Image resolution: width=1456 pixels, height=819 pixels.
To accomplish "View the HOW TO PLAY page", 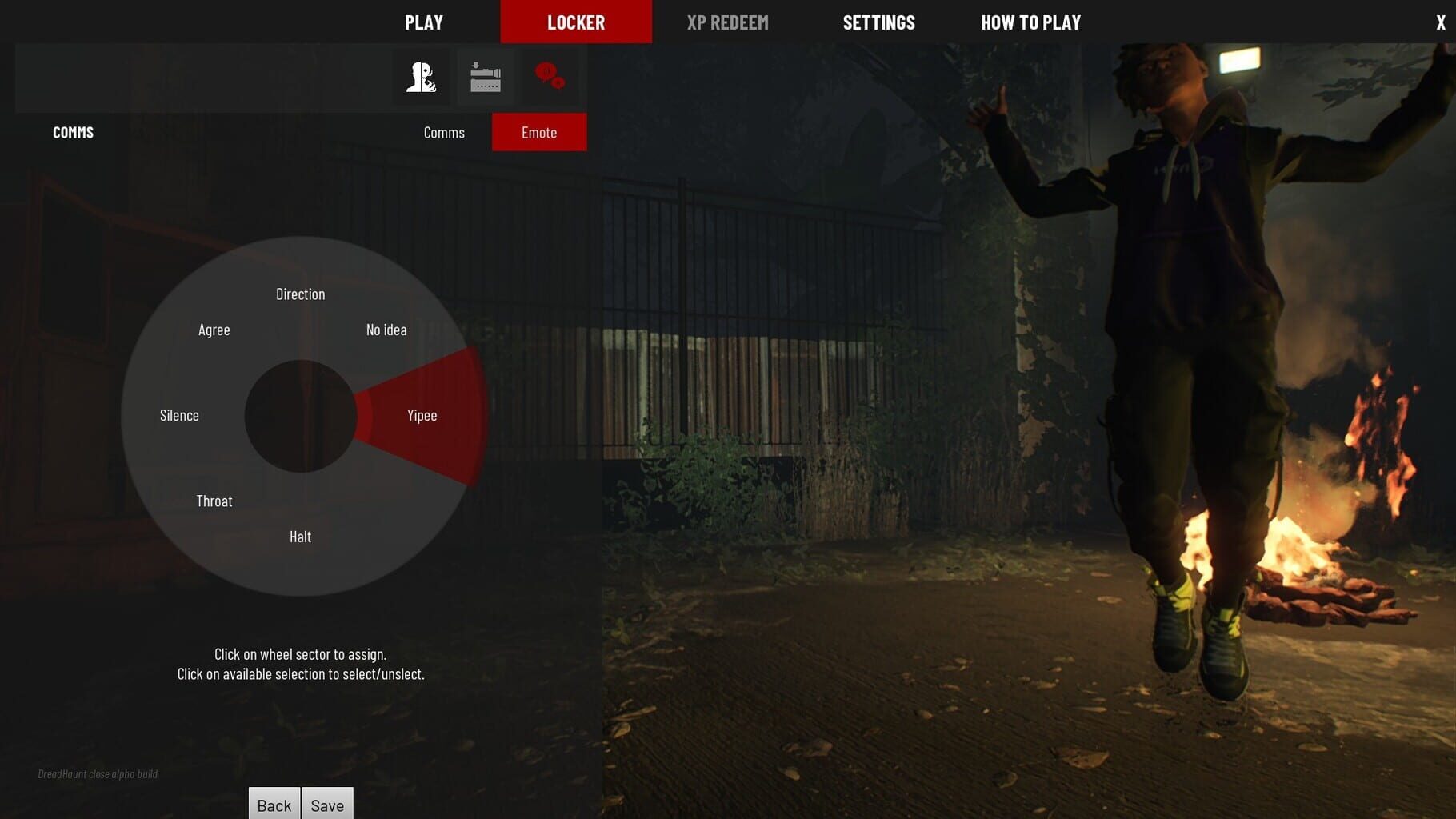I will tap(1030, 22).
